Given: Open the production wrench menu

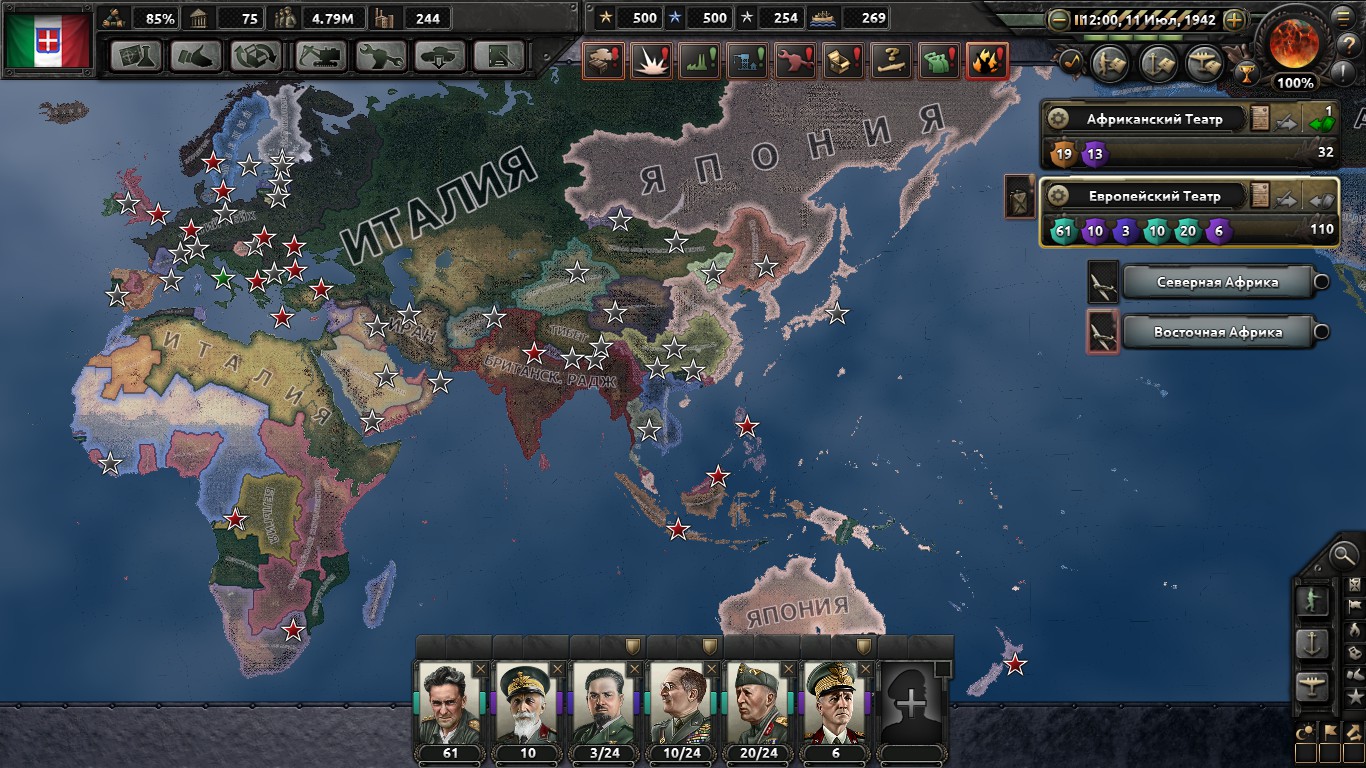Looking at the screenshot, I should 379,56.
